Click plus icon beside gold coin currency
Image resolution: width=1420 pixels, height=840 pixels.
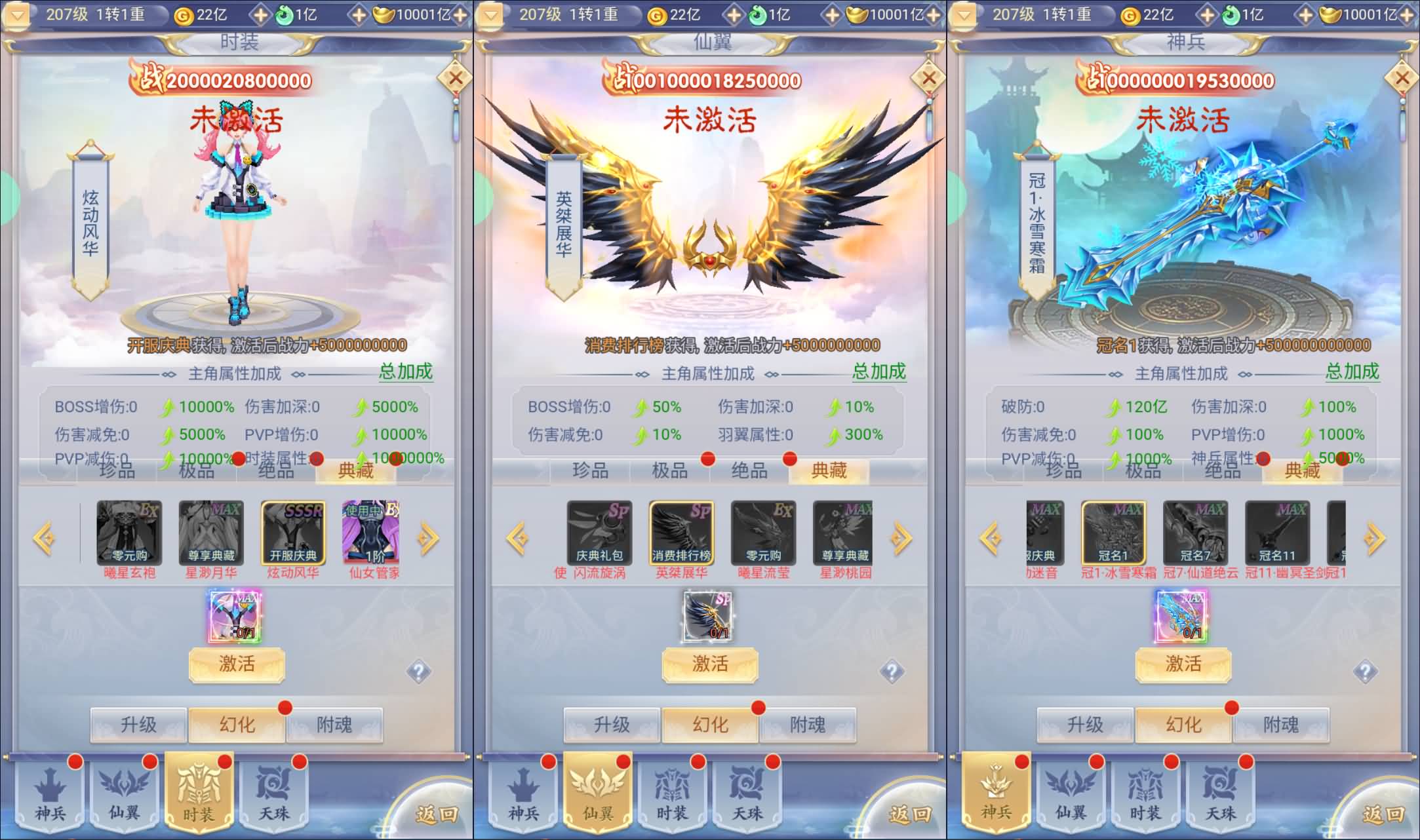tap(260, 14)
